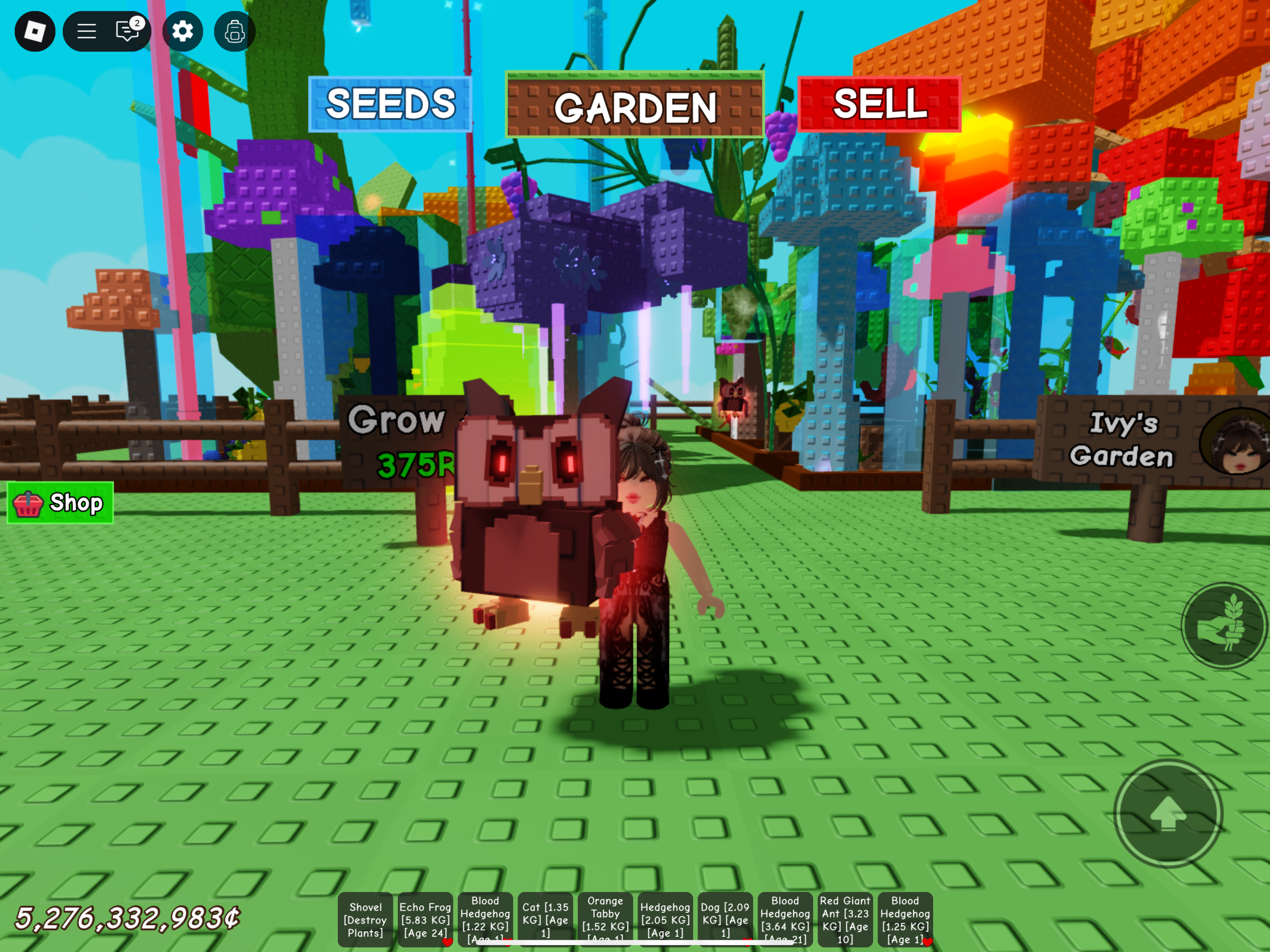The image size is (1270, 952).
Task: Open chat showing 2 unread messages
Action: [x=127, y=32]
